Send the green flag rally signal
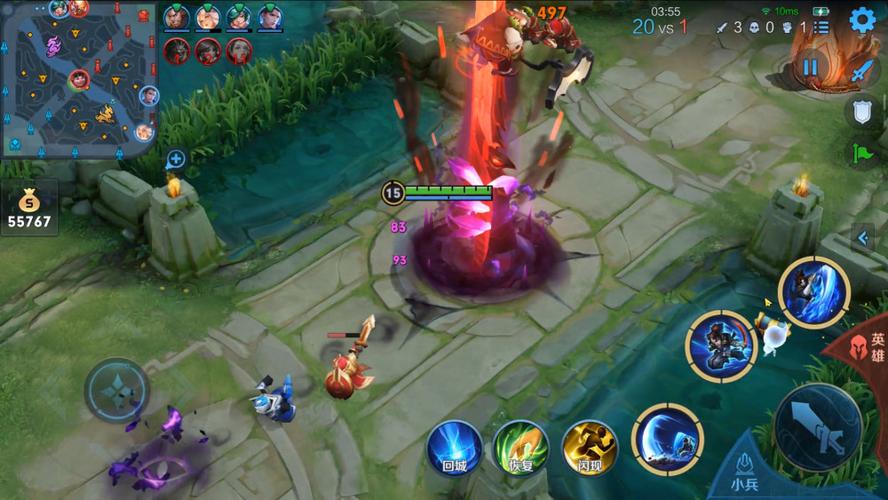Viewport: 888px width, 500px height. (x=862, y=153)
